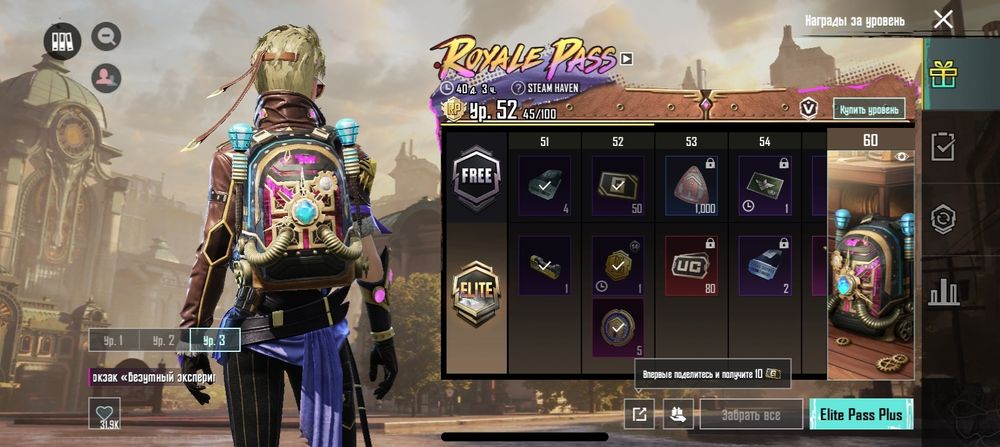Image resolution: width=1000 pixels, height=447 pixels.
Task: Open the circular arrows exchange tab
Action: (x=942, y=219)
